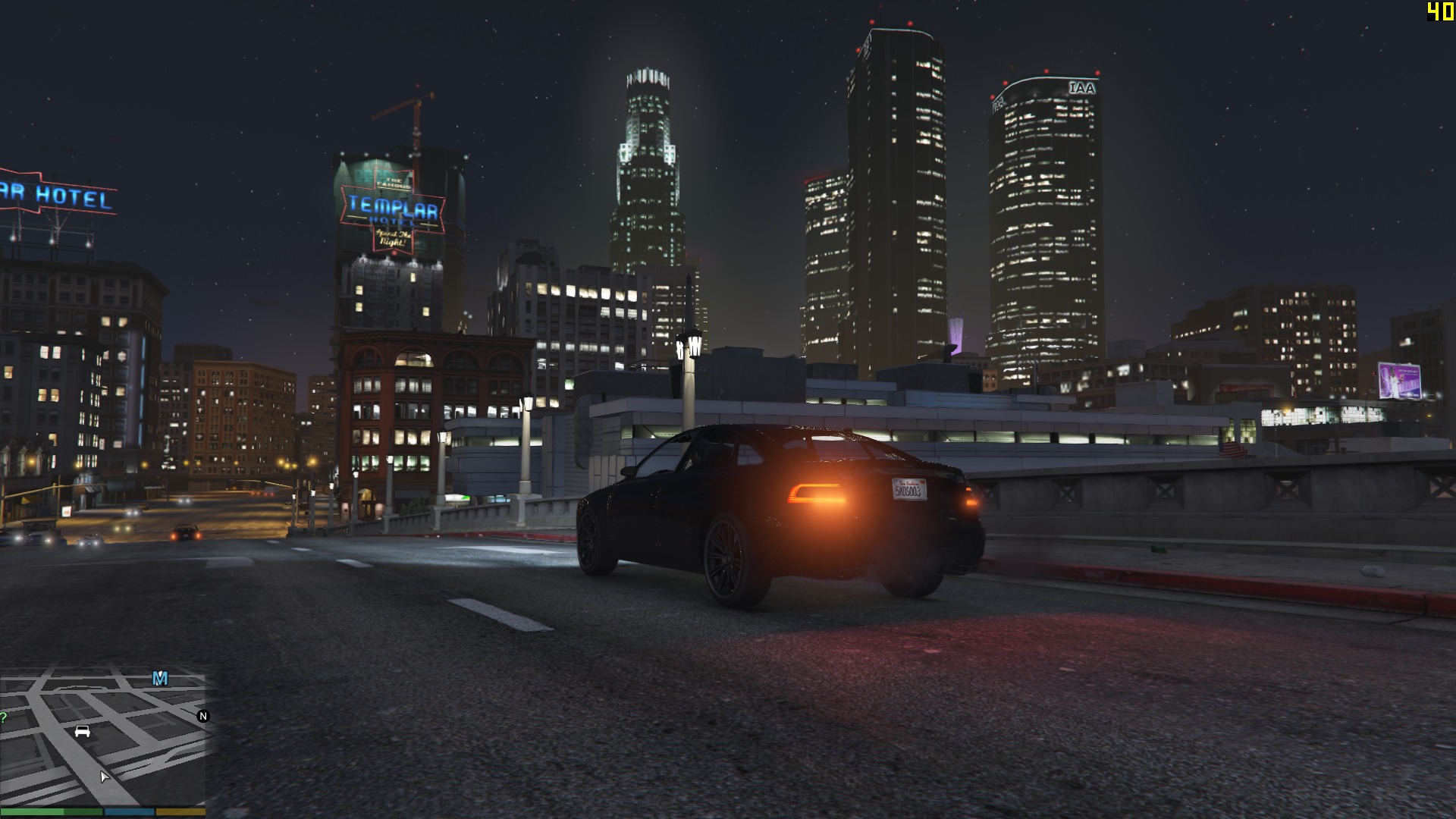
Task: Select the Templar Hotel neon sign
Action: pyautogui.click(x=394, y=206)
